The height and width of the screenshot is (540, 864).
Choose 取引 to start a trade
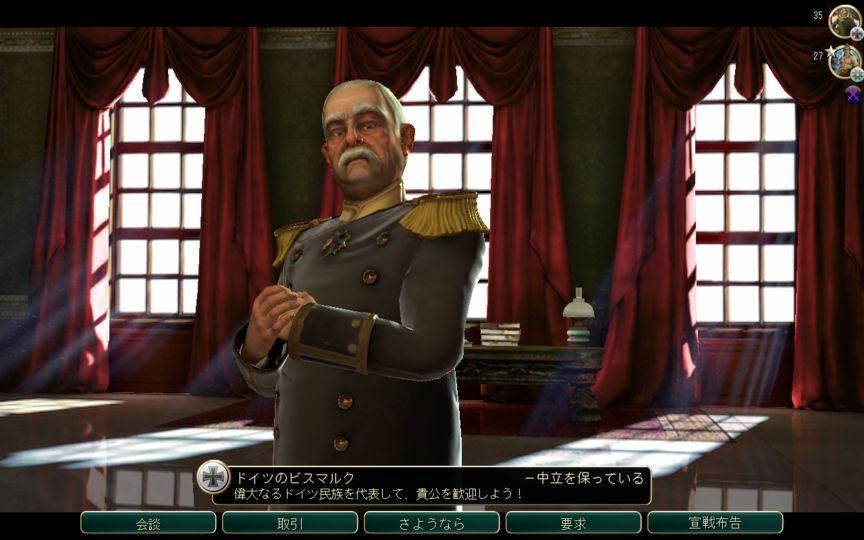(x=290, y=523)
